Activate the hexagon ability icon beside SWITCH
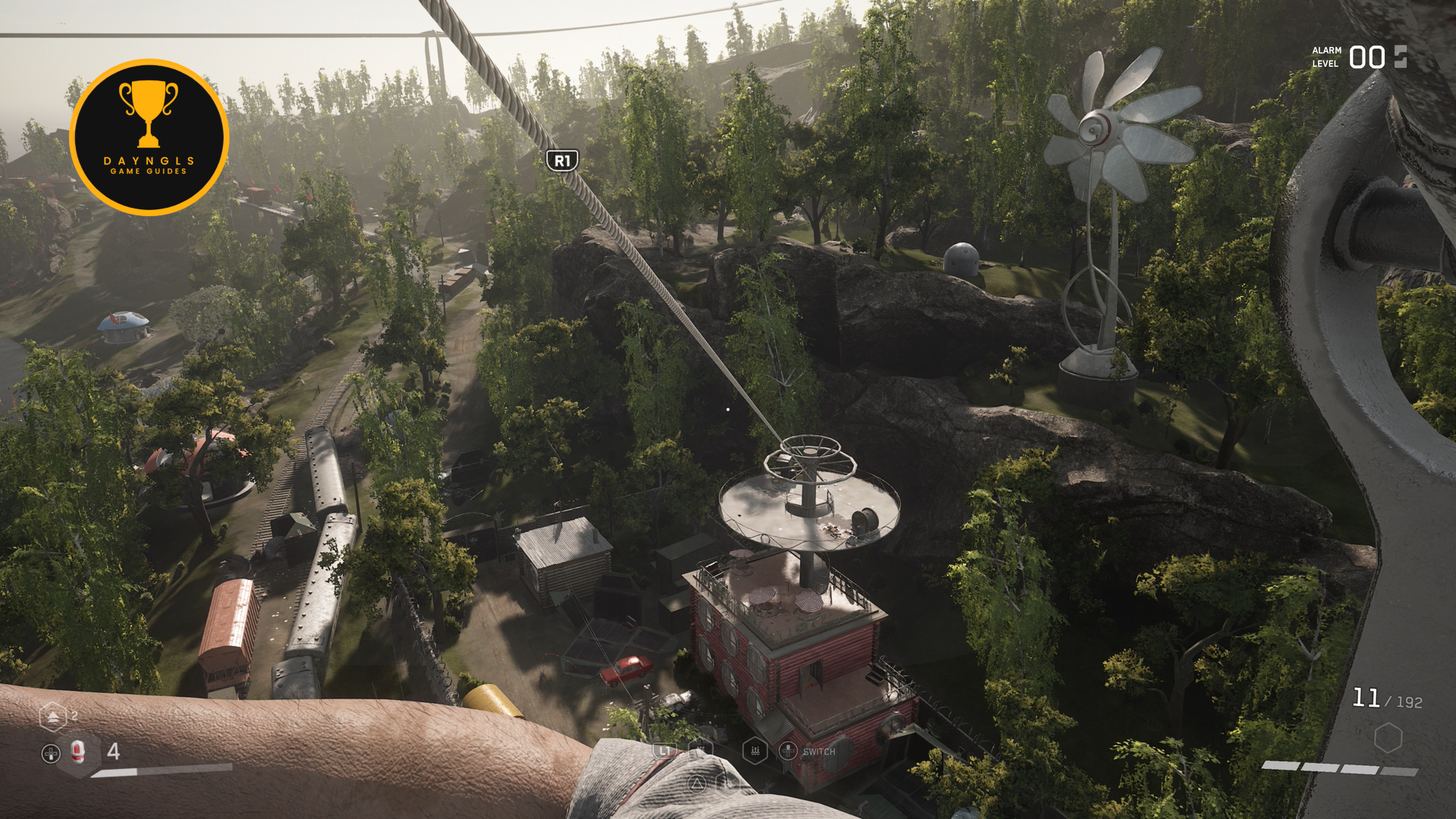1456x819 pixels. [755, 751]
